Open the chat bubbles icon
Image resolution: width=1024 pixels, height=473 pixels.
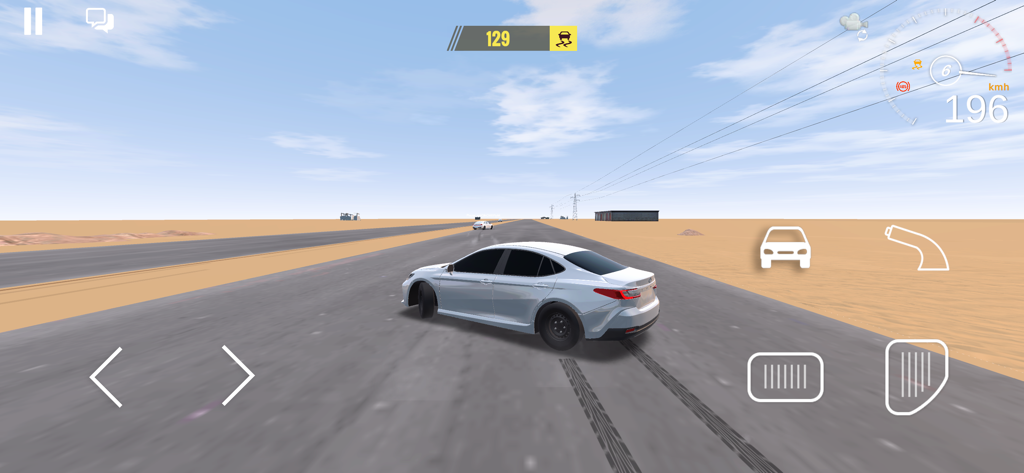(x=99, y=20)
